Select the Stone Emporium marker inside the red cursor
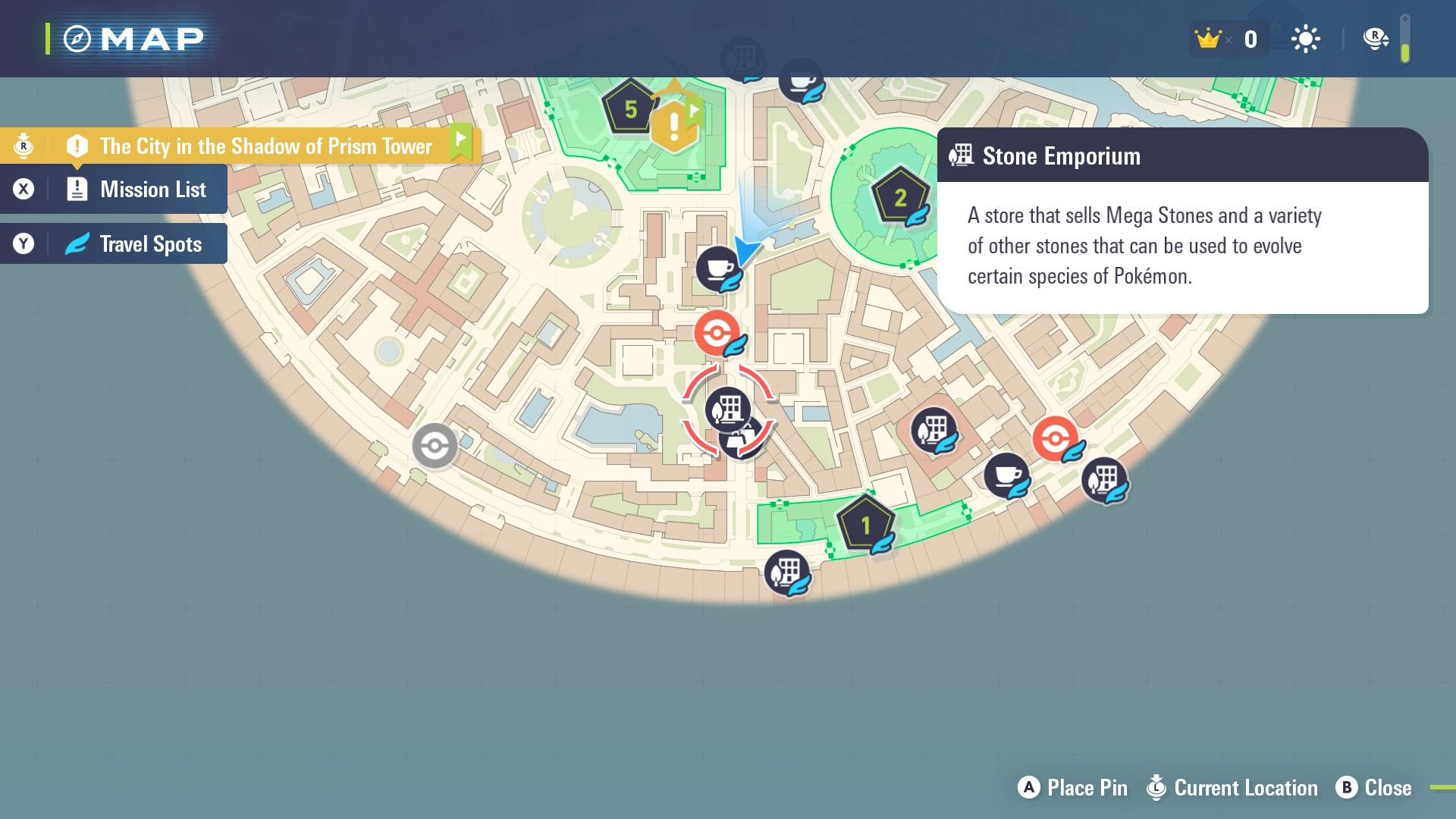Viewport: 1456px width, 819px height. click(x=727, y=409)
